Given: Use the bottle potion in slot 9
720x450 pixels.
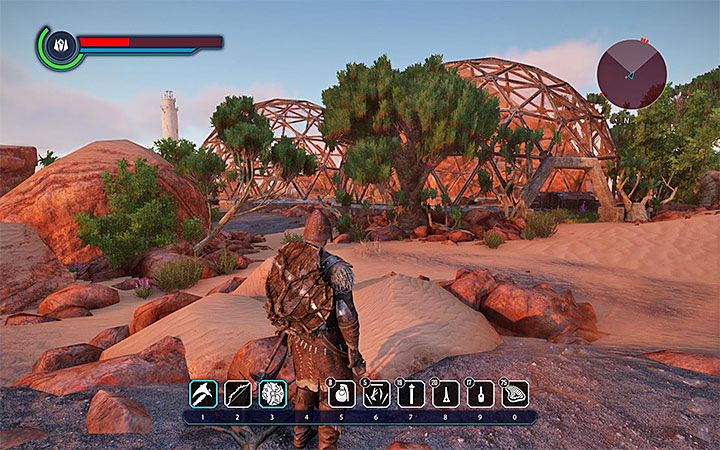Looking at the screenshot, I should pyautogui.click(x=481, y=394).
